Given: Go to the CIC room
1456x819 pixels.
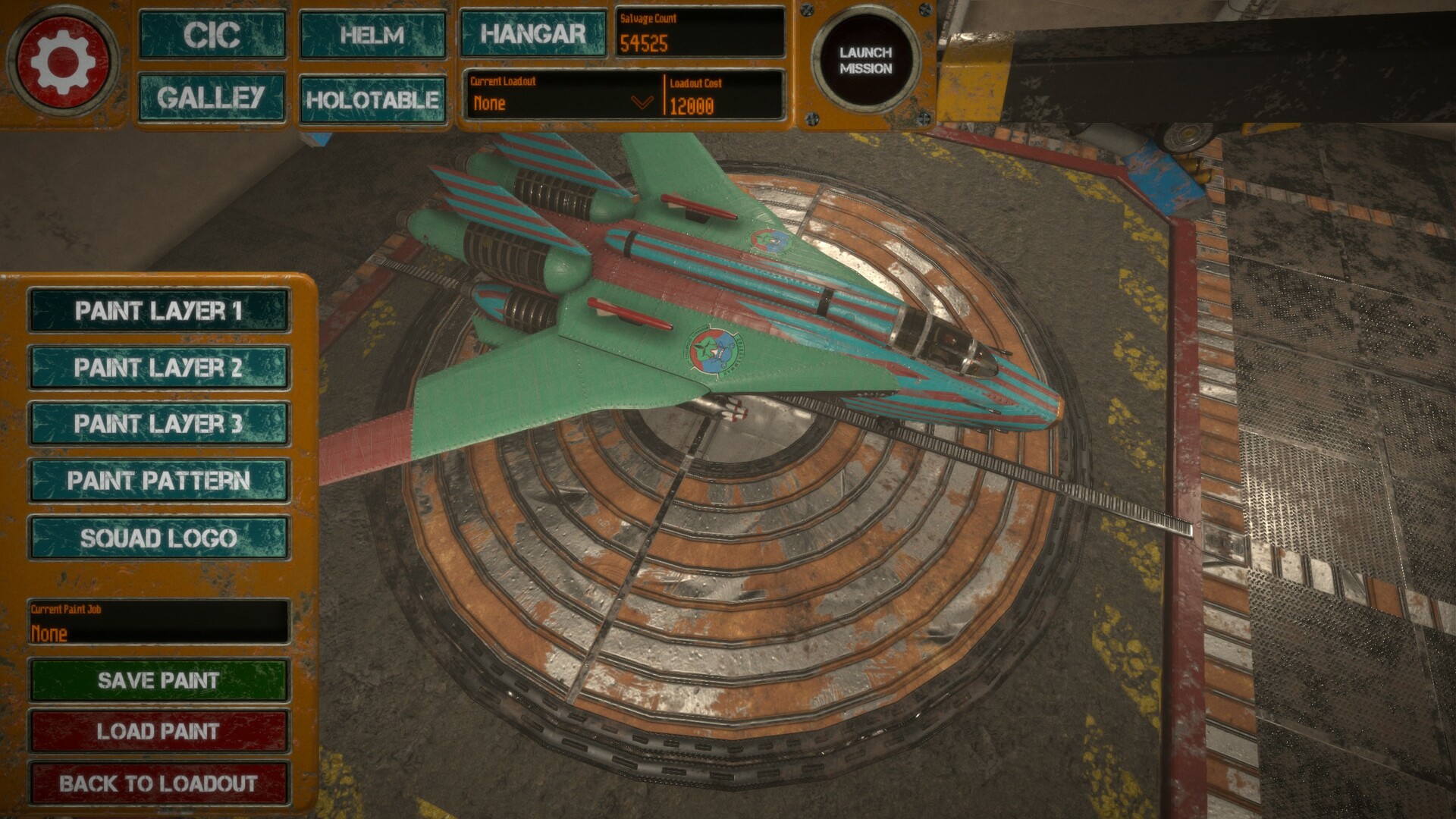Looking at the screenshot, I should point(212,35).
